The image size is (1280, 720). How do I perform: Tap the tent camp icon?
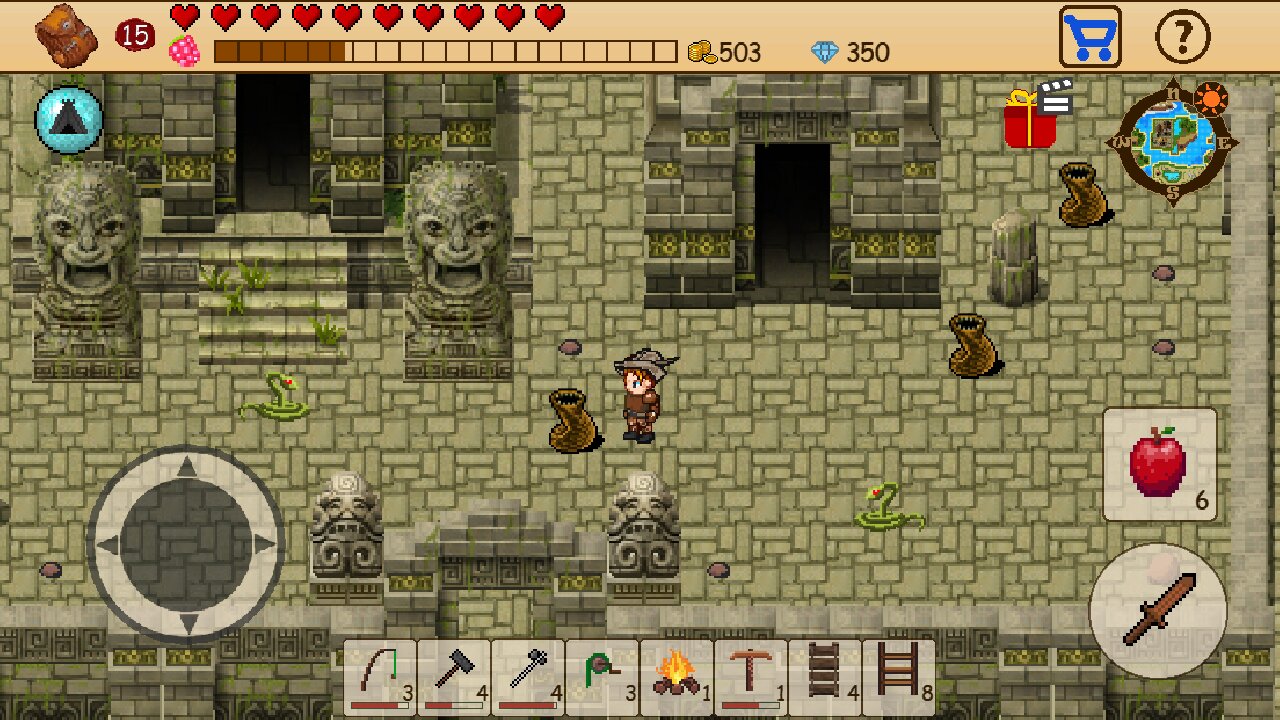(x=69, y=120)
